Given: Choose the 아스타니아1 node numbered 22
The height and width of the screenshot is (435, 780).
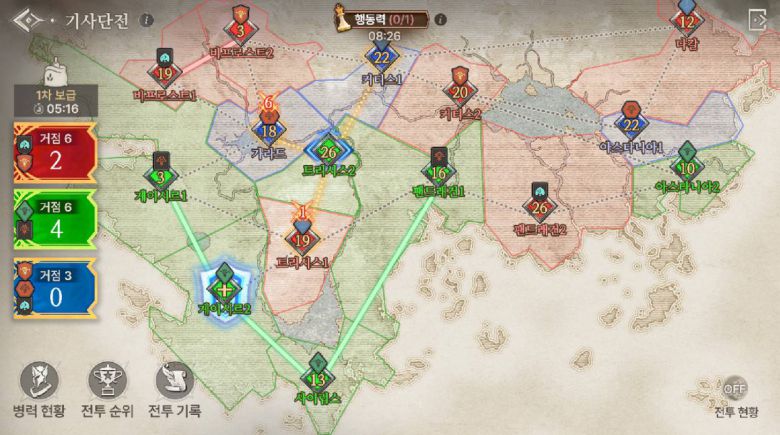Looking at the screenshot, I should click(630, 126).
